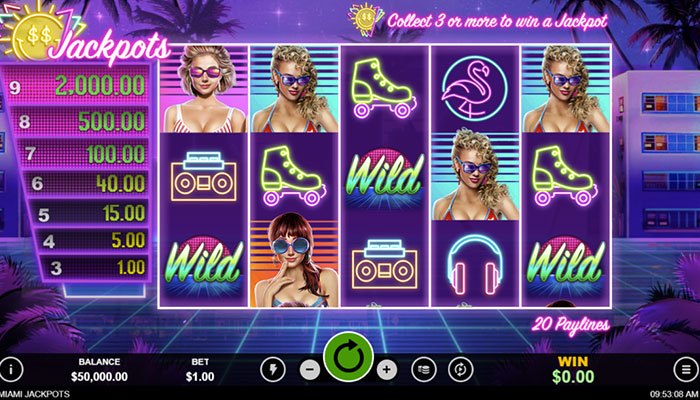Activate the autoplay circular arrows button
The width and height of the screenshot is (700, 400).
(x=461, y=368)
